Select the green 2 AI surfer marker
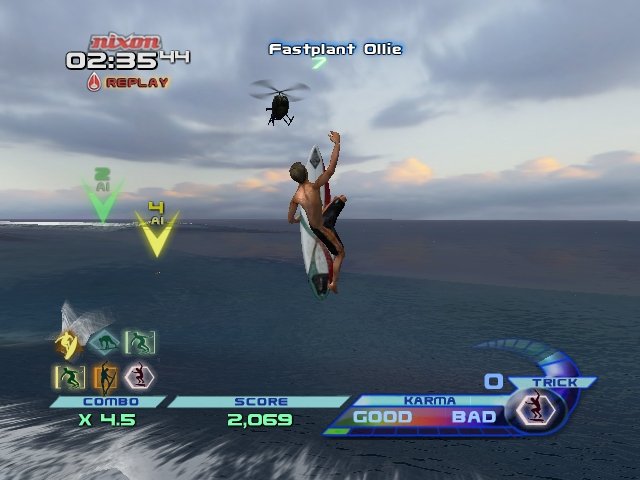 101,199
